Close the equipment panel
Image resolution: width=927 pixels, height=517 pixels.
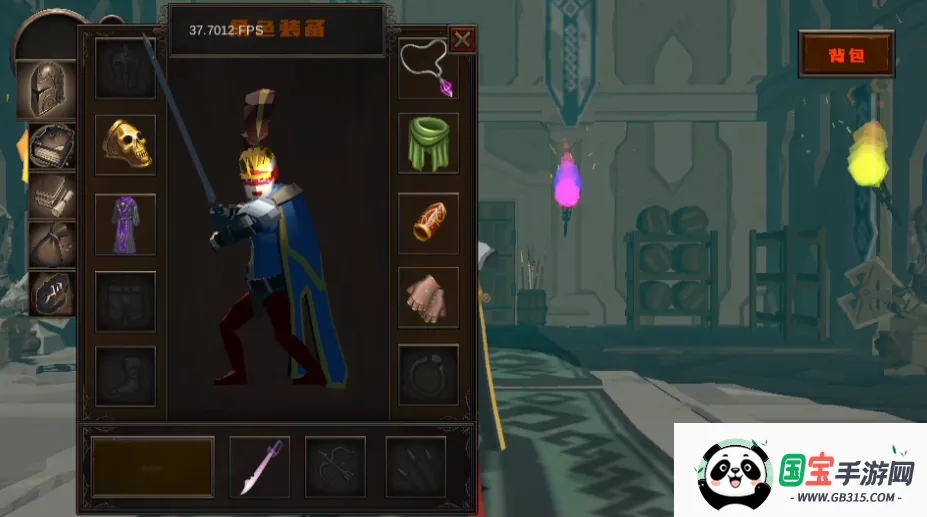point(462,40)
